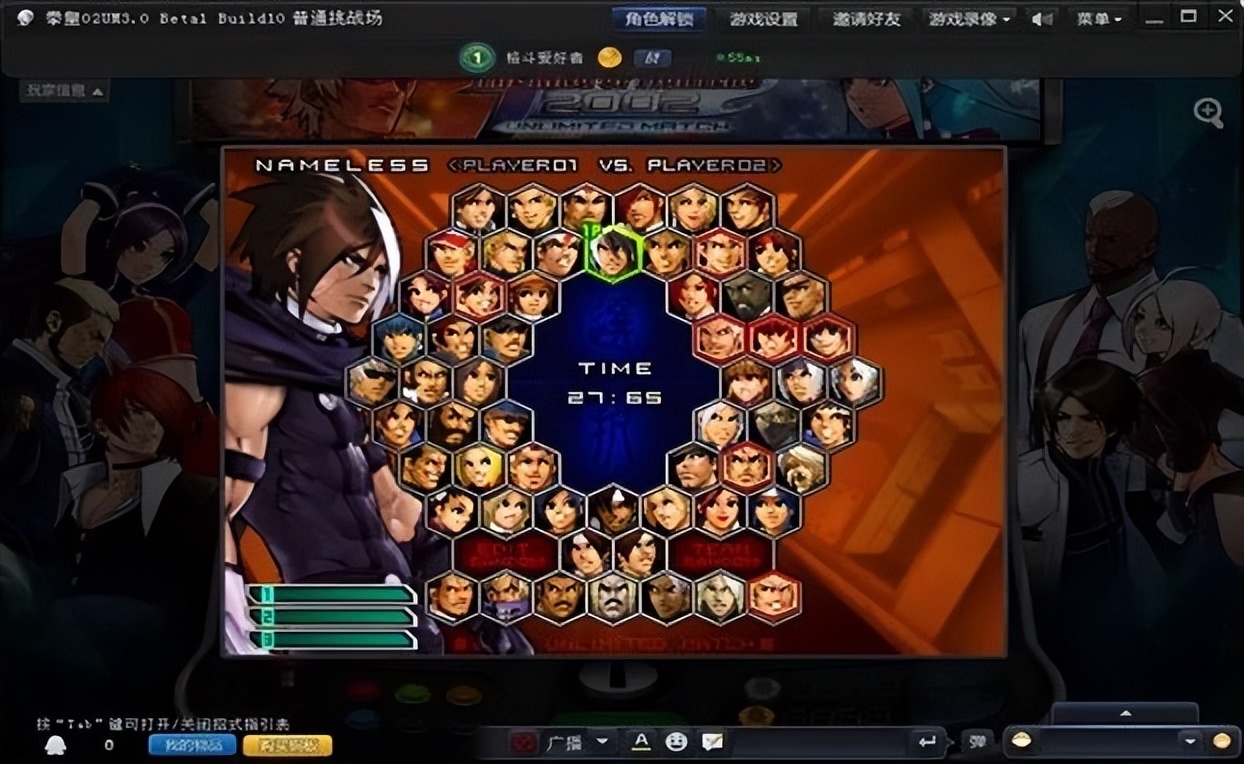
Task: Select the purple-masked fighter in the bottom row
Action: (x=506, y=597)
